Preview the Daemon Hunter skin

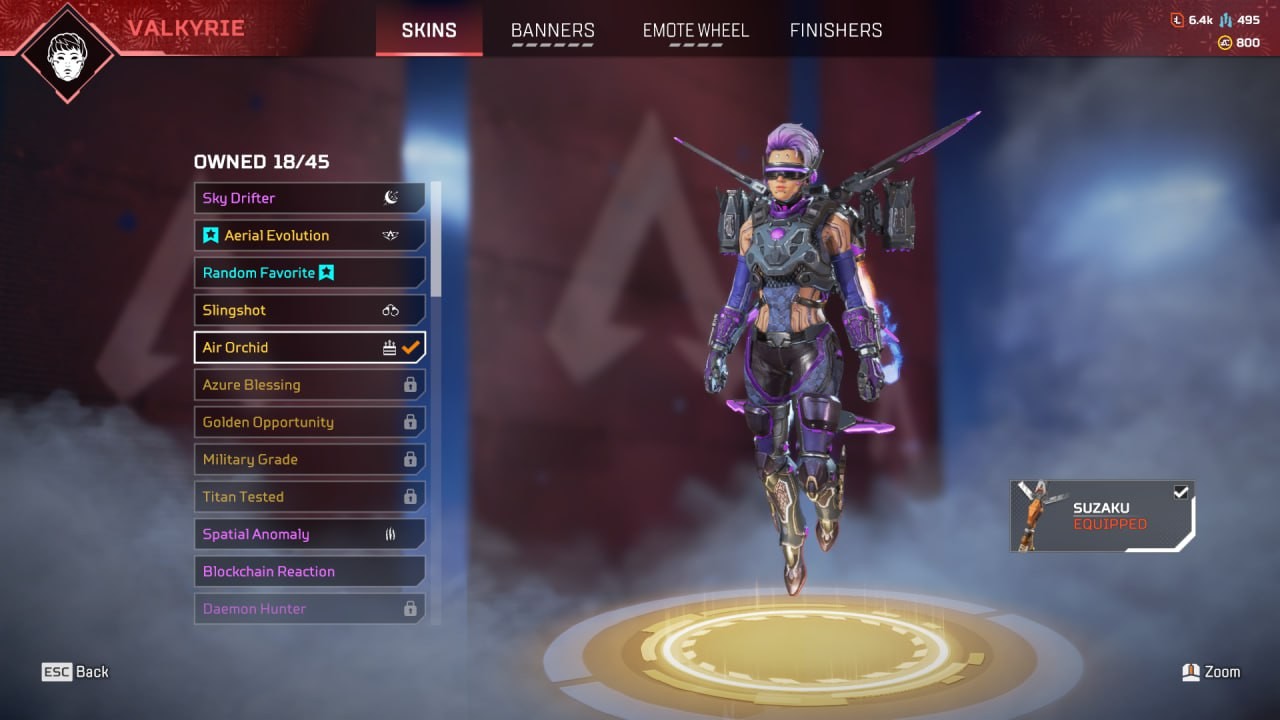click(x=309, y=608)
